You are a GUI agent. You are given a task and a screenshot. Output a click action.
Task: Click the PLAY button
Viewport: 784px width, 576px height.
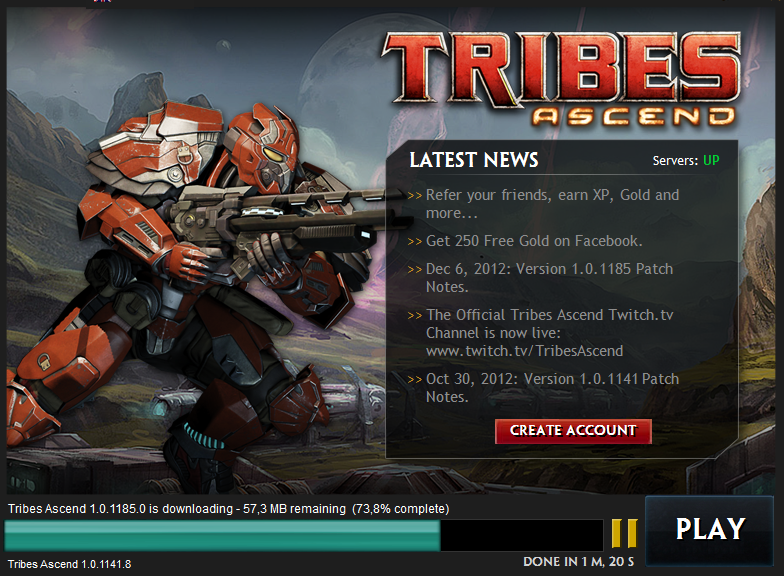pos(710,529)
